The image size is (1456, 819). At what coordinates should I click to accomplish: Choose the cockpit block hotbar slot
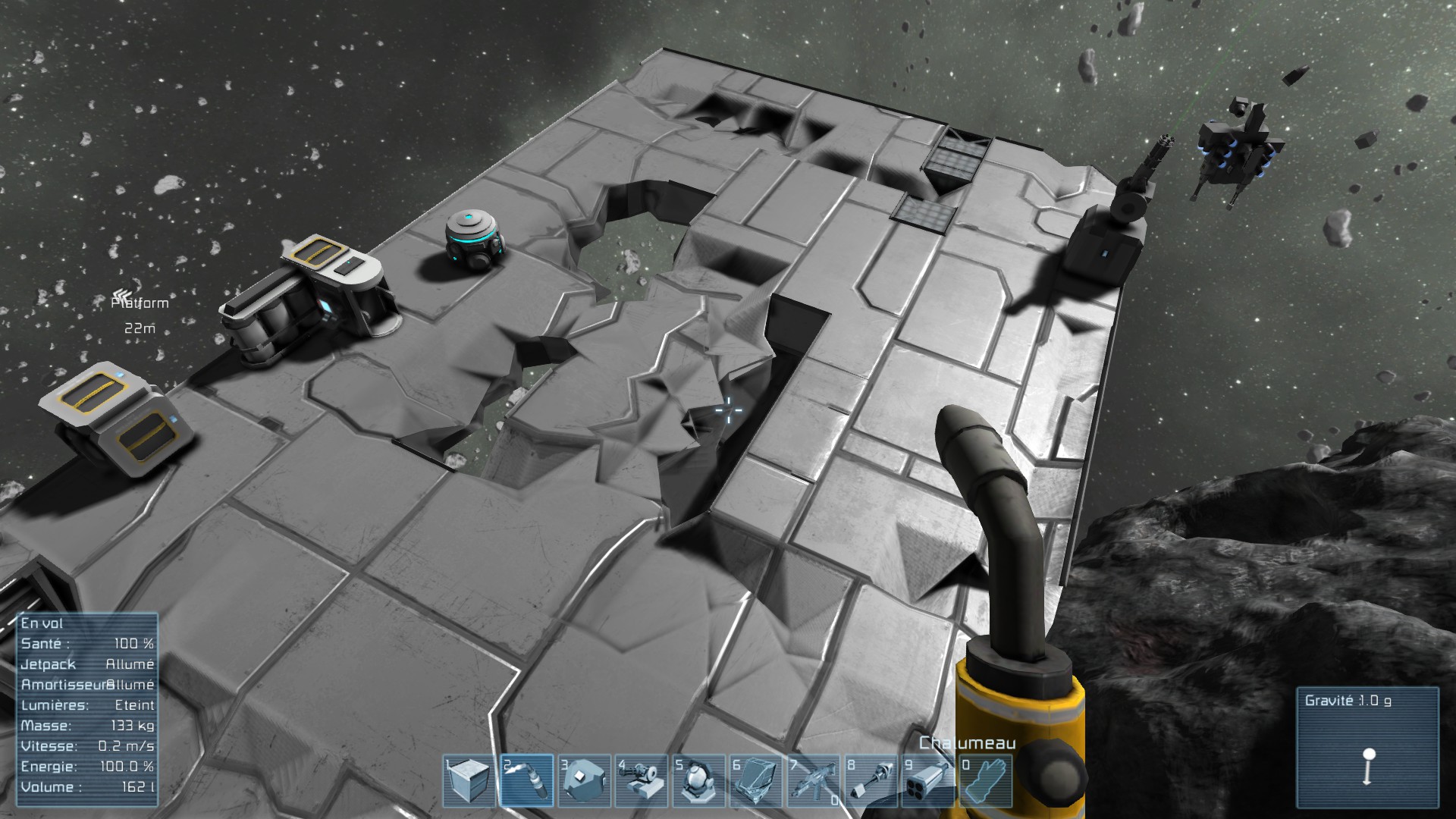point(757,781)
